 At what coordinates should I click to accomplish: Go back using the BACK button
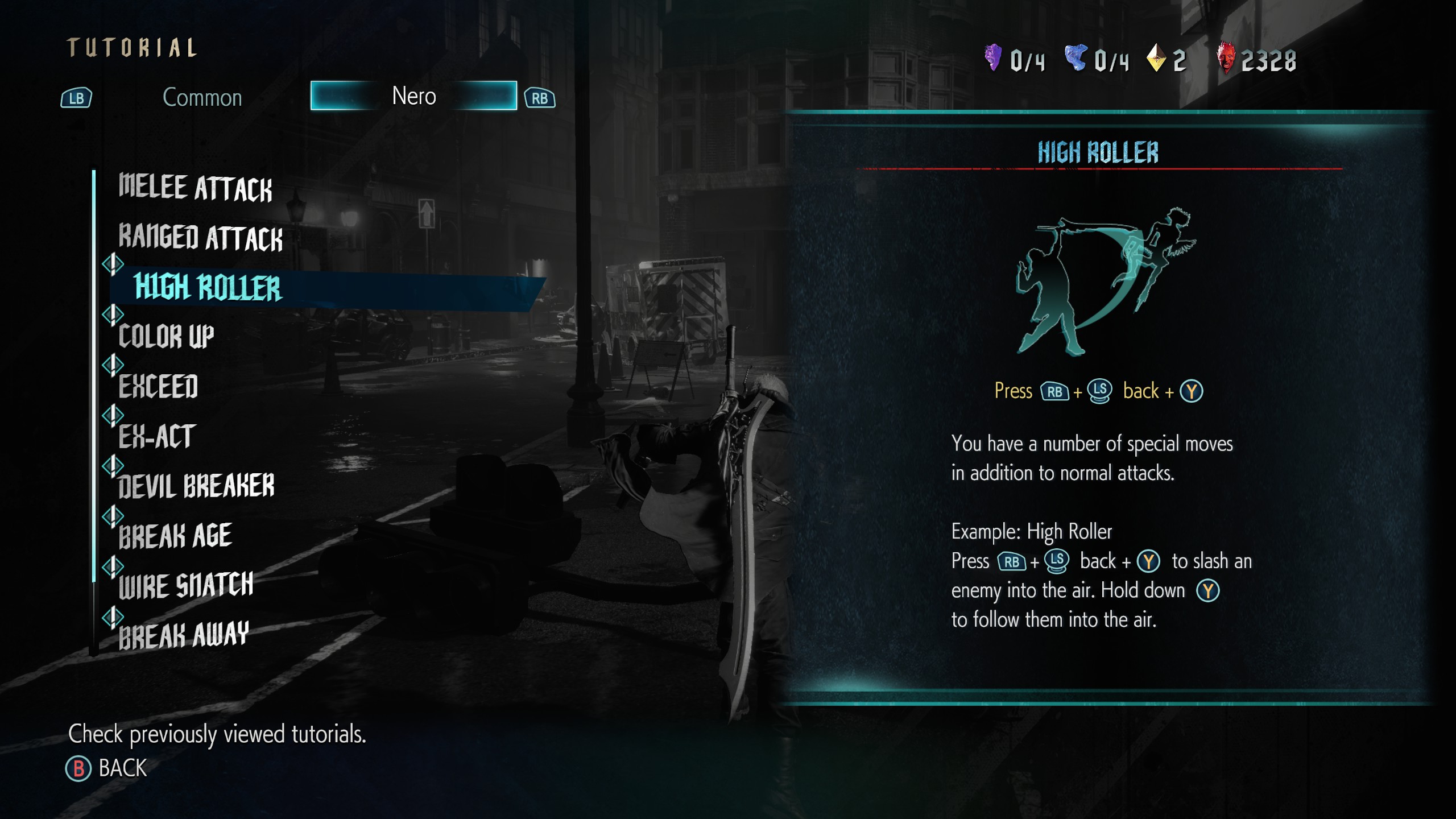click(x=107, y=768)
